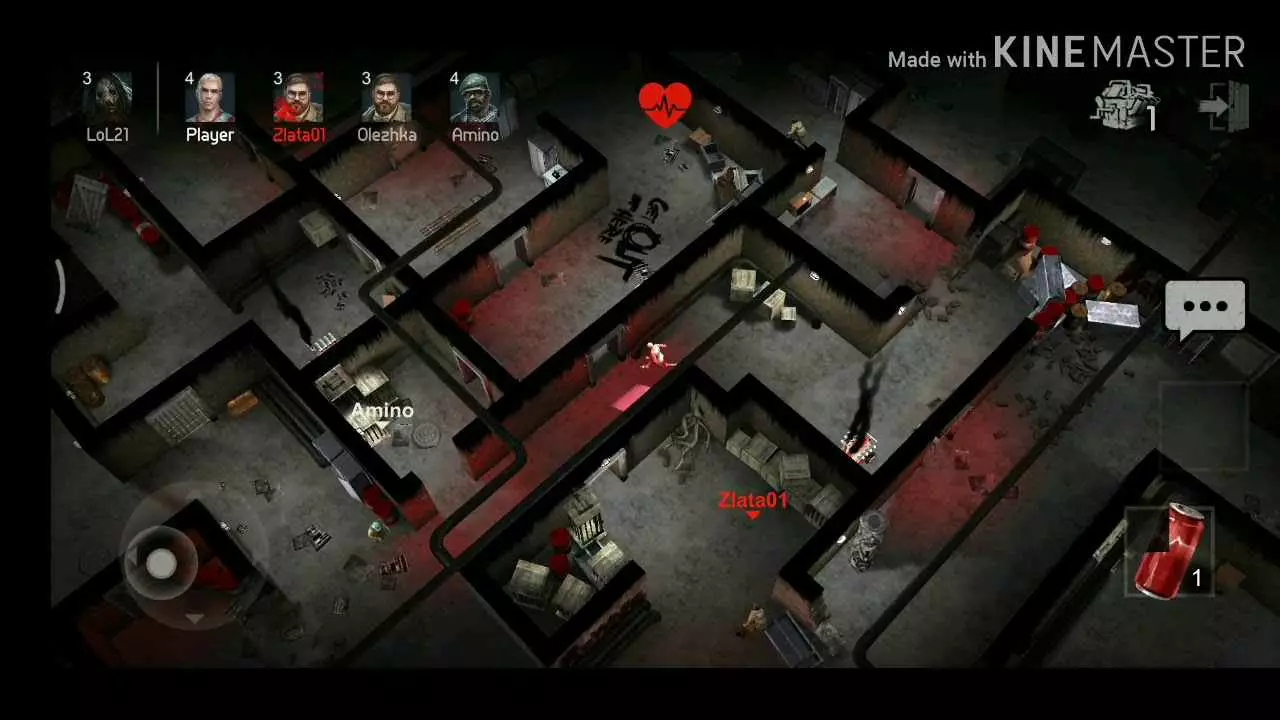Viewport: 1280px width, 720px height.
Task: Select teammate LoL21's portrait
Action: [110, 95]
